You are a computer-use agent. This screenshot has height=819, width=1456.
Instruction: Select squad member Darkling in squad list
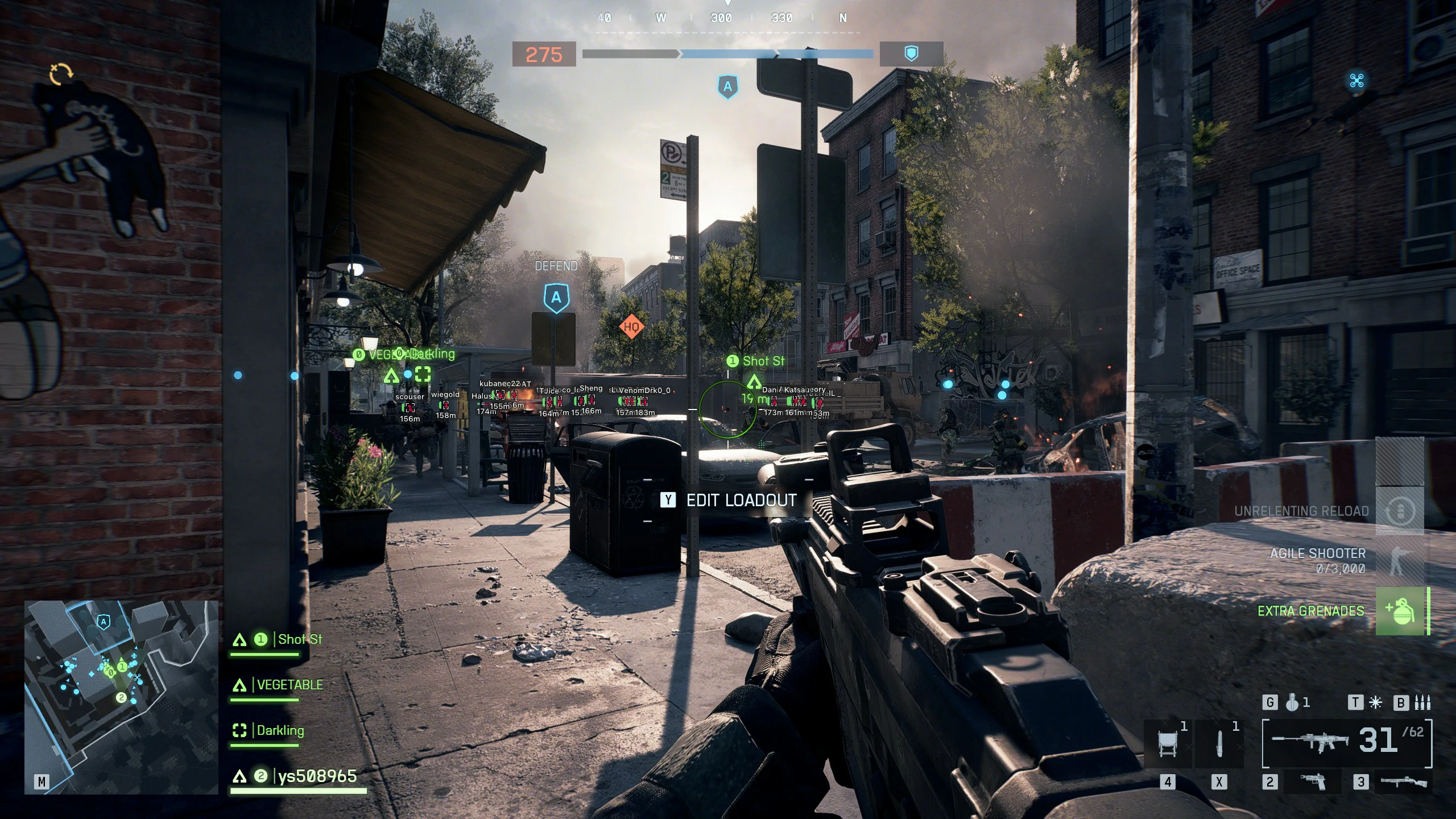[x=280, y=730]
